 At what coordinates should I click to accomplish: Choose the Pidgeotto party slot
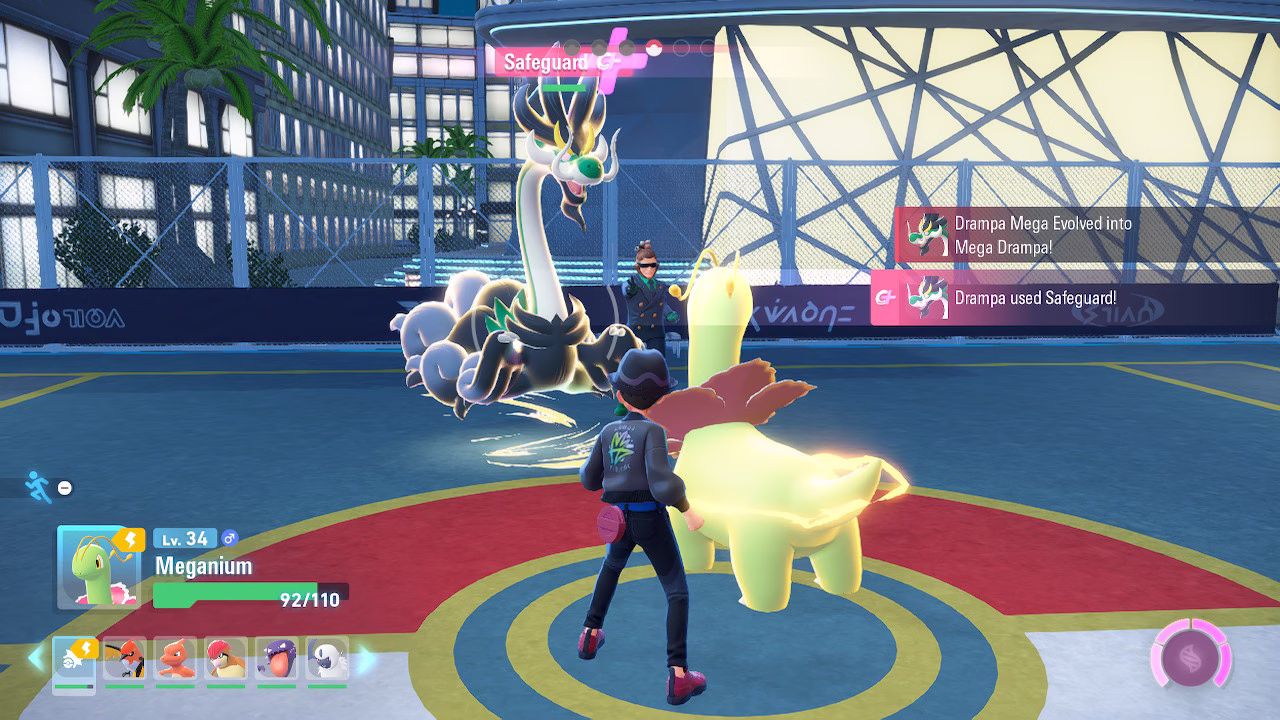pos(226,659)
